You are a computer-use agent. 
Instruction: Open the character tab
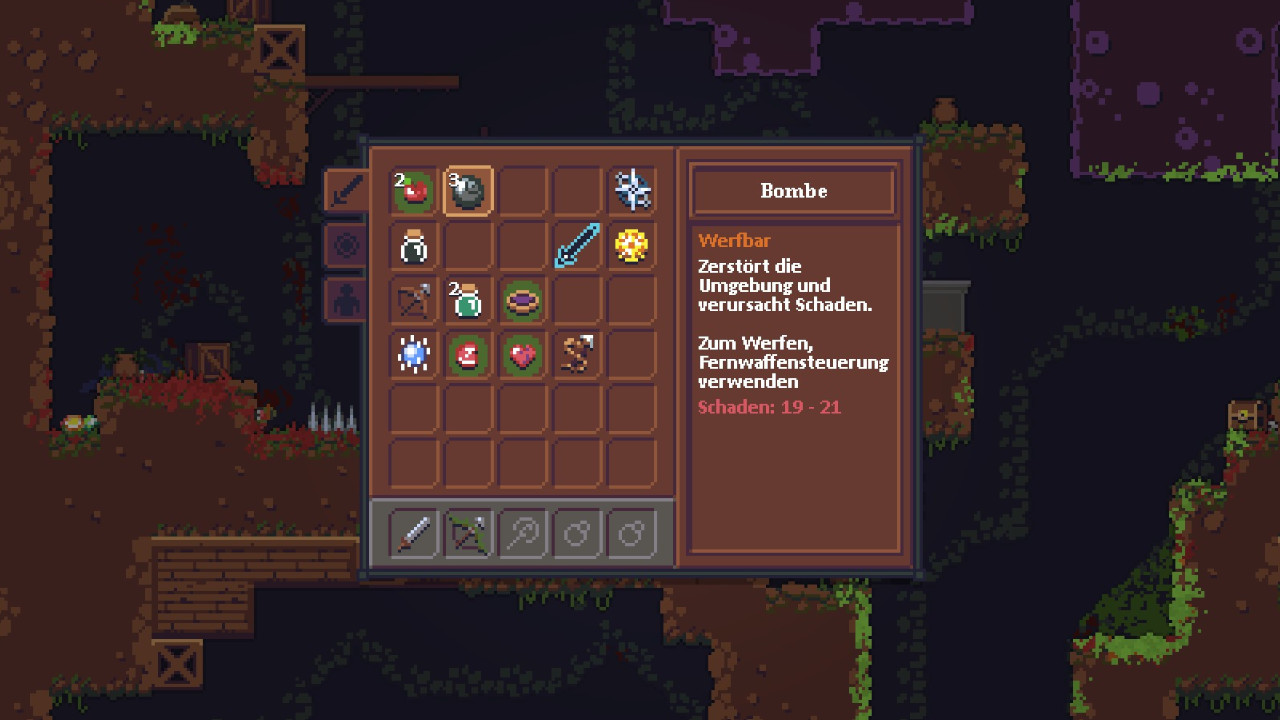pyautogui.click(x=345, y=300)
